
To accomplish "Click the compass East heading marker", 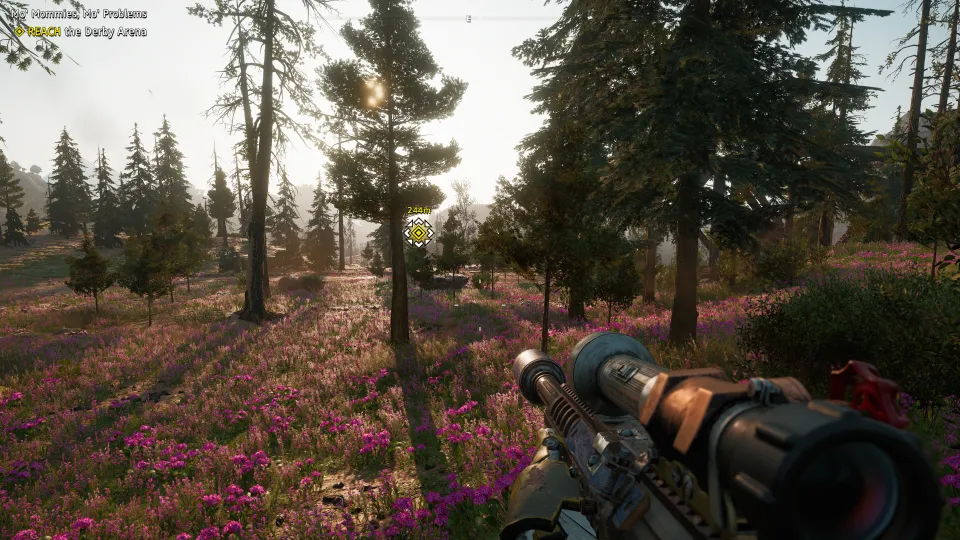I will (469, 19).
